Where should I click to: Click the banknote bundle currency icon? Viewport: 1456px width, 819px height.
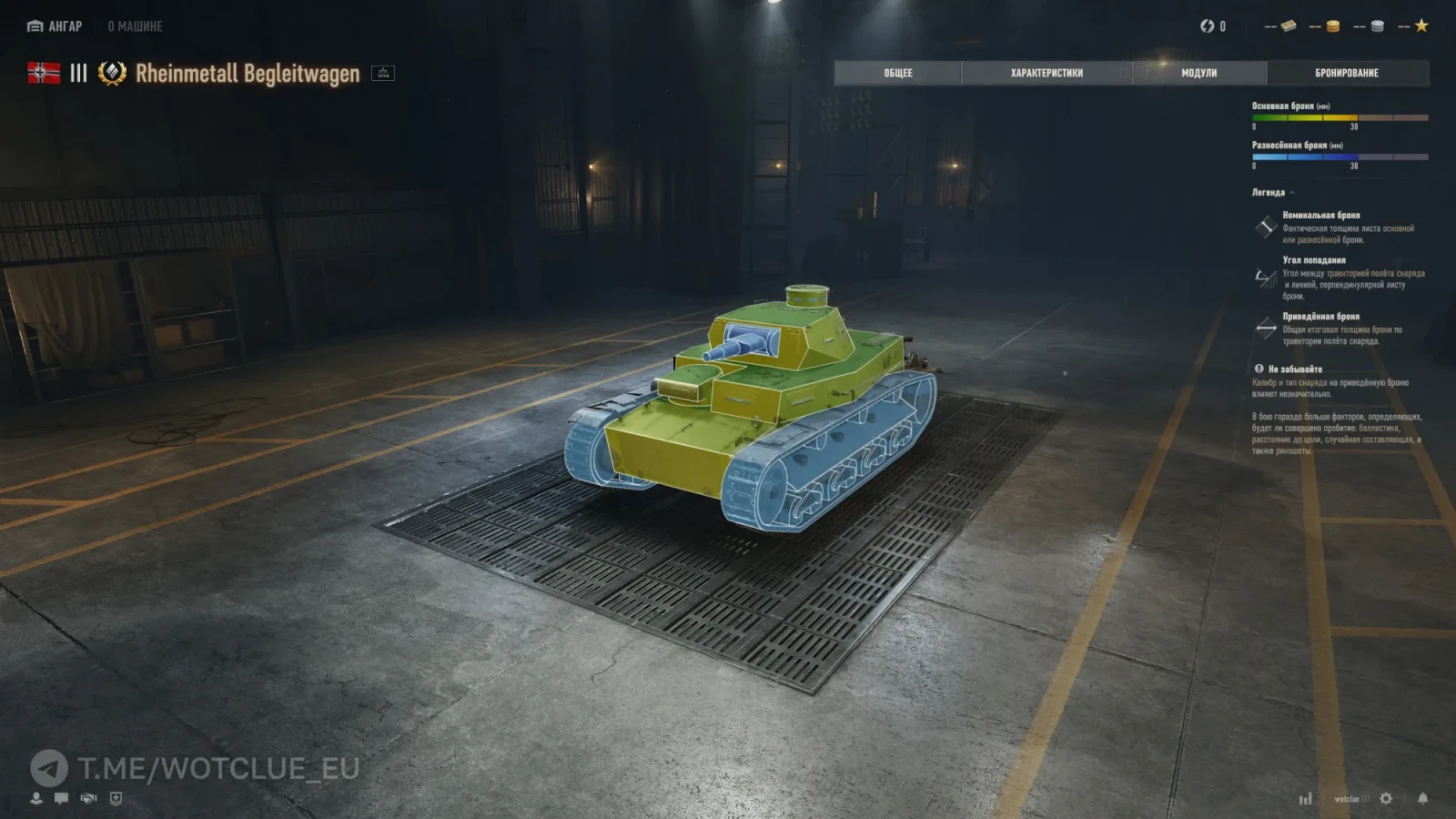tap(1288, 26)
